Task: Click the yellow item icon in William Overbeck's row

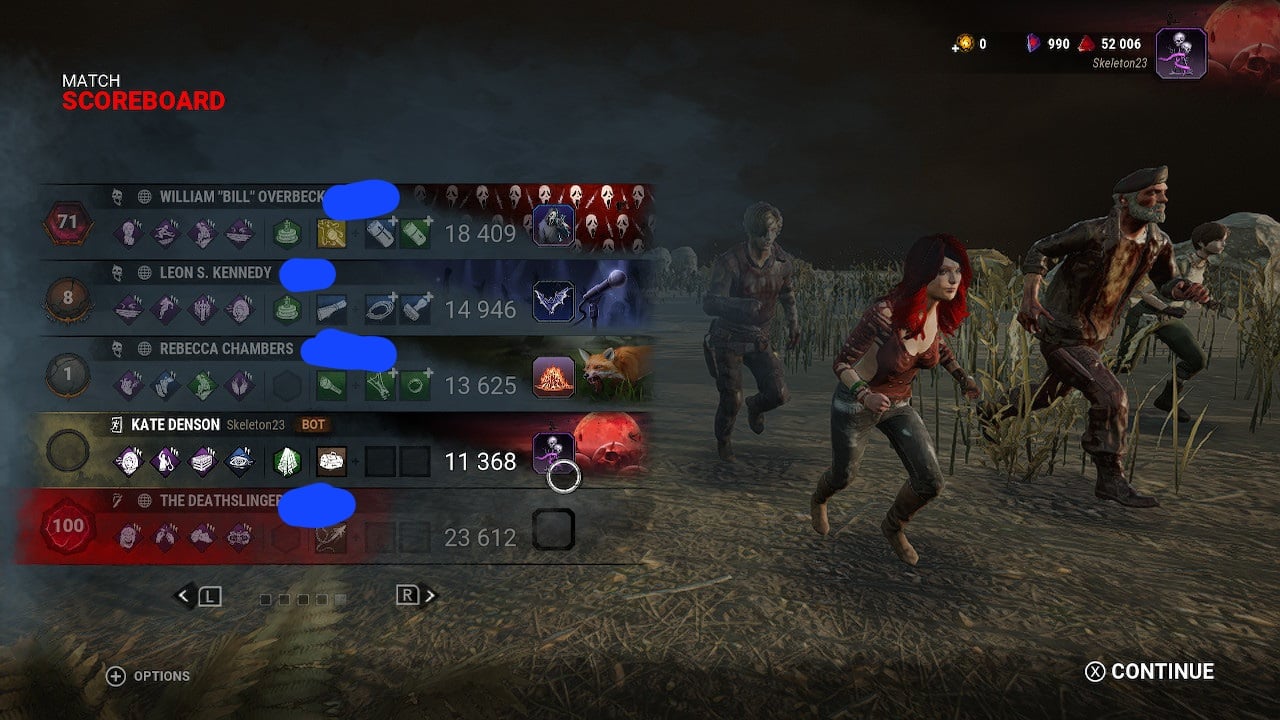Action: pos(330,233)
